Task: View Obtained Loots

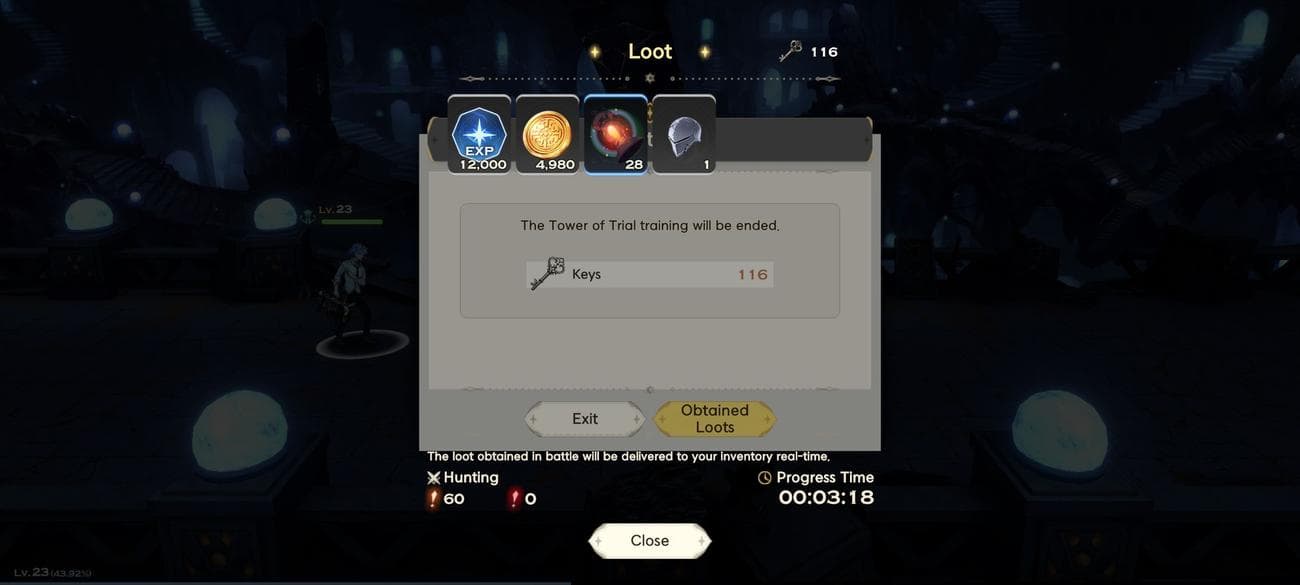Action: (714, 419)
